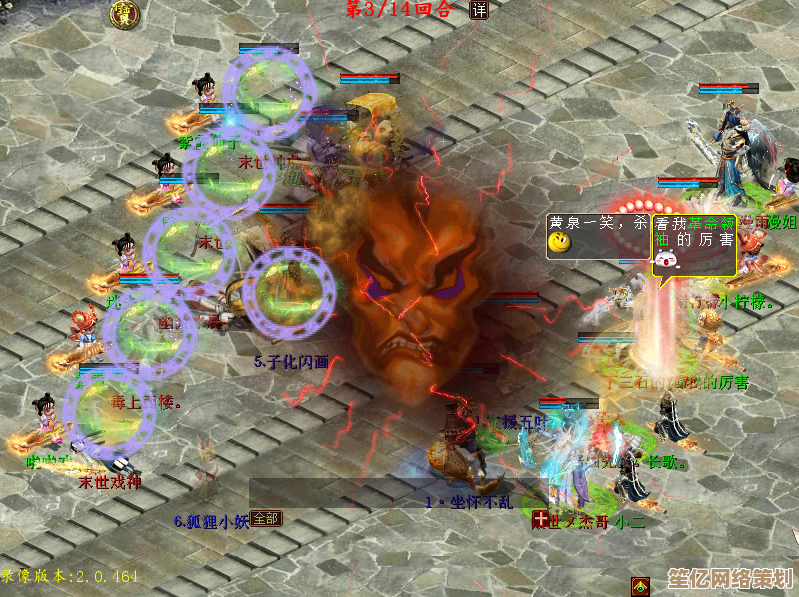Image resolution: width=799 pixels, height=597 pixels.
Task: Click the small arrow icon at the bottom edge
Action: pyautogui.click(x=641, y=586)
